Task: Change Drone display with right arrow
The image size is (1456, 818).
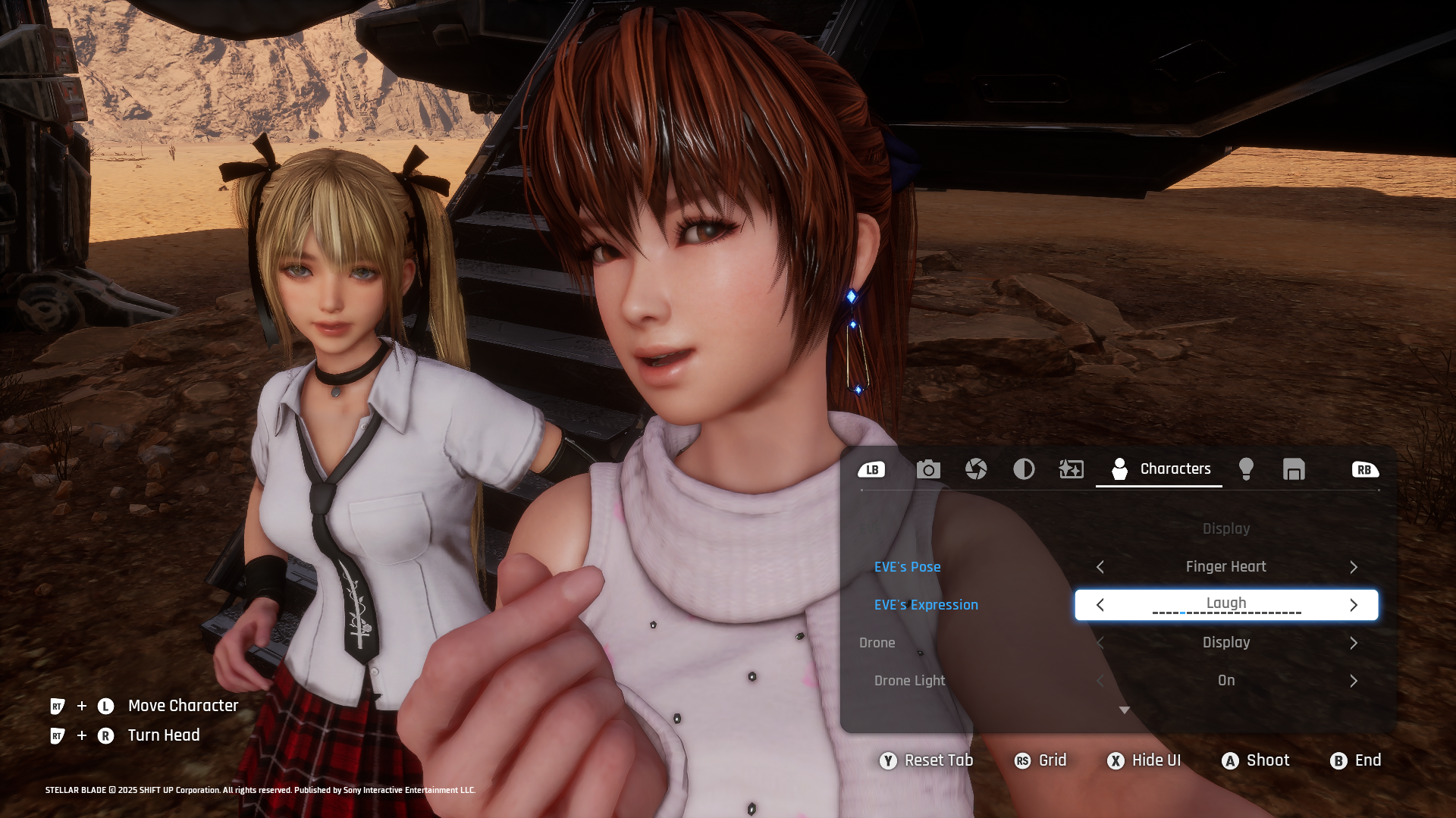Action: point(1354,643)
